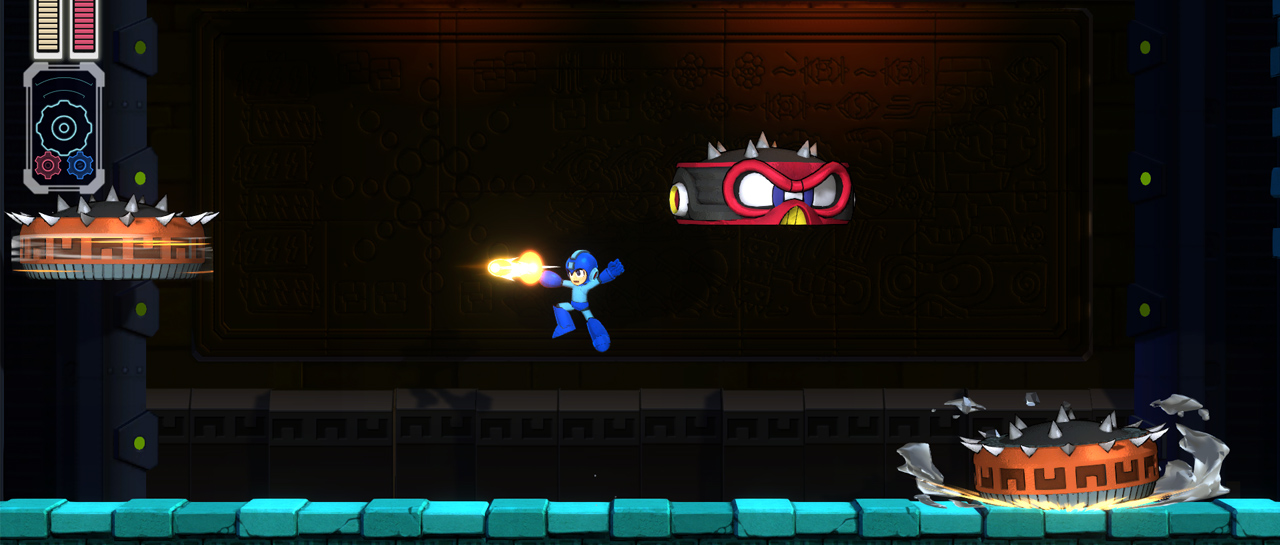The image size is (1280, 545).
Task: Activate the red Power Gear icon
Action: click(x=48, y=165)
